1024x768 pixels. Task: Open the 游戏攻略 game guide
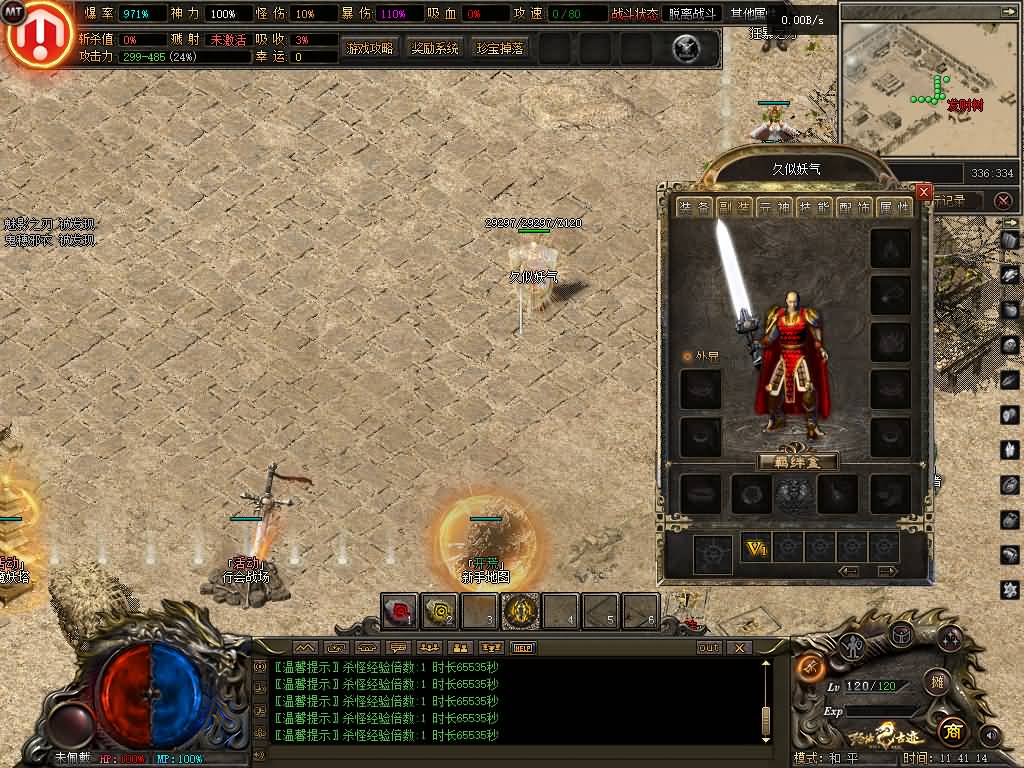point(370,48)
